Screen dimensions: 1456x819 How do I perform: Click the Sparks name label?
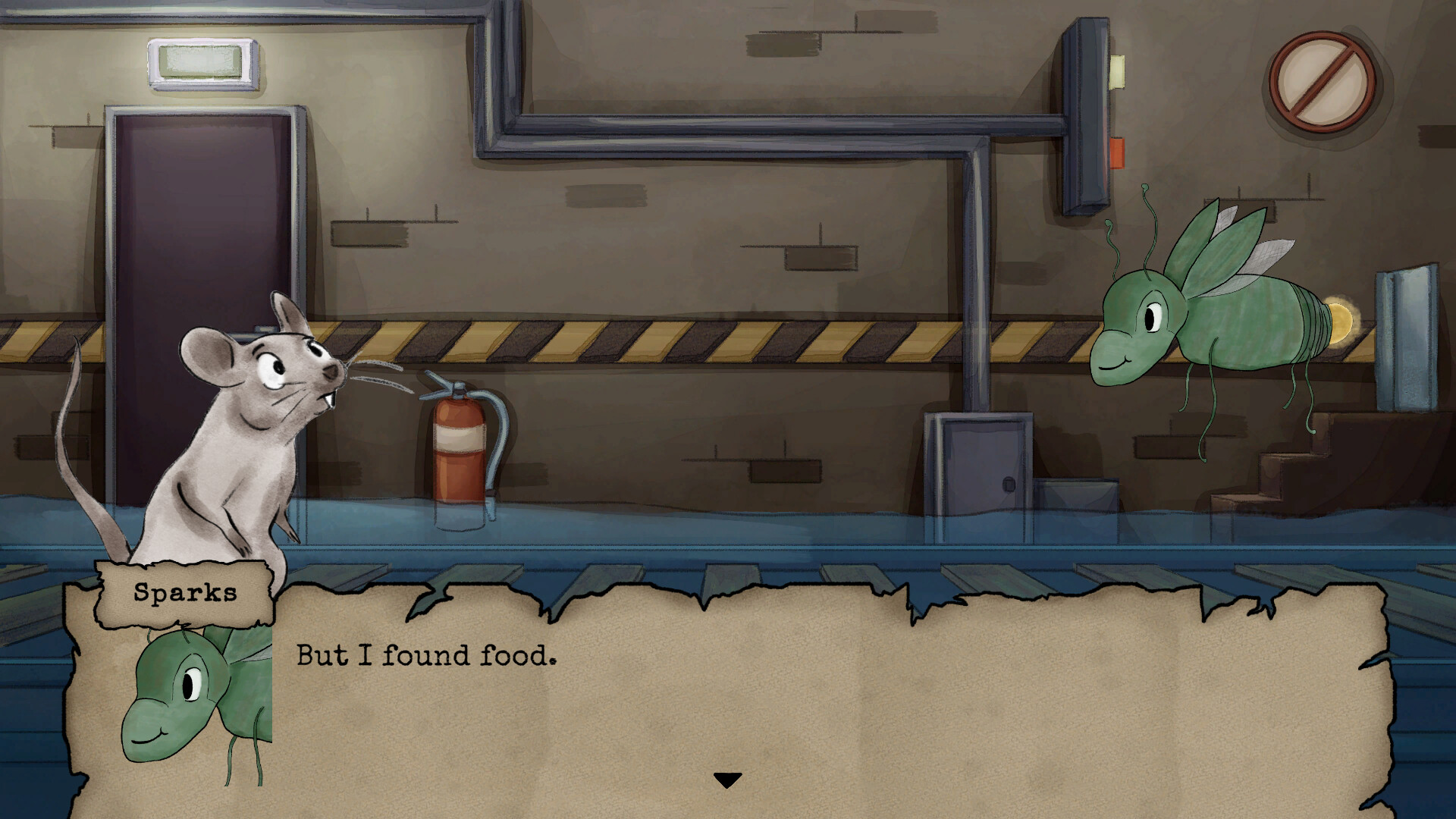[x=184, y=594]
